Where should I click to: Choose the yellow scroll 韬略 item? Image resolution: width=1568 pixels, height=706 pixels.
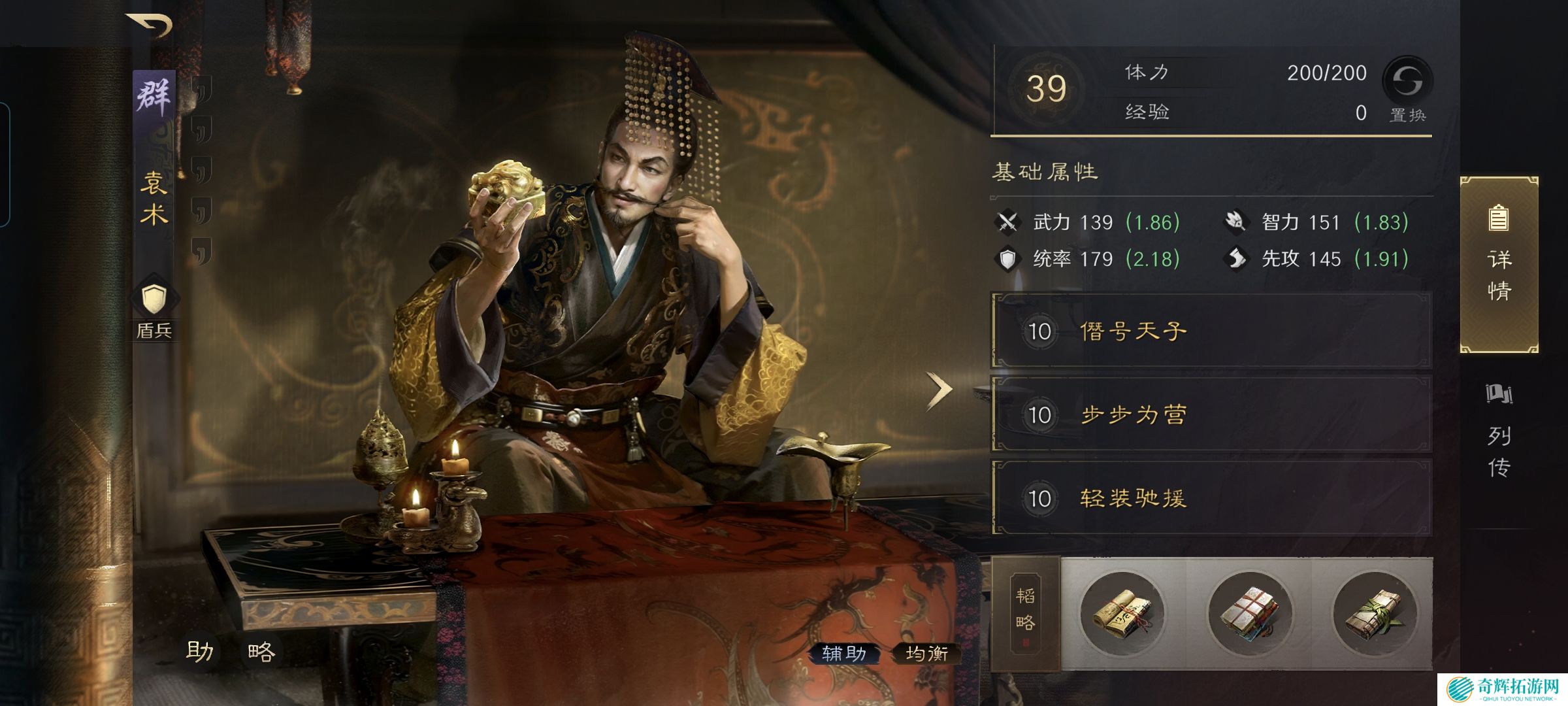pyautogui.click(x=1122, y=613)
